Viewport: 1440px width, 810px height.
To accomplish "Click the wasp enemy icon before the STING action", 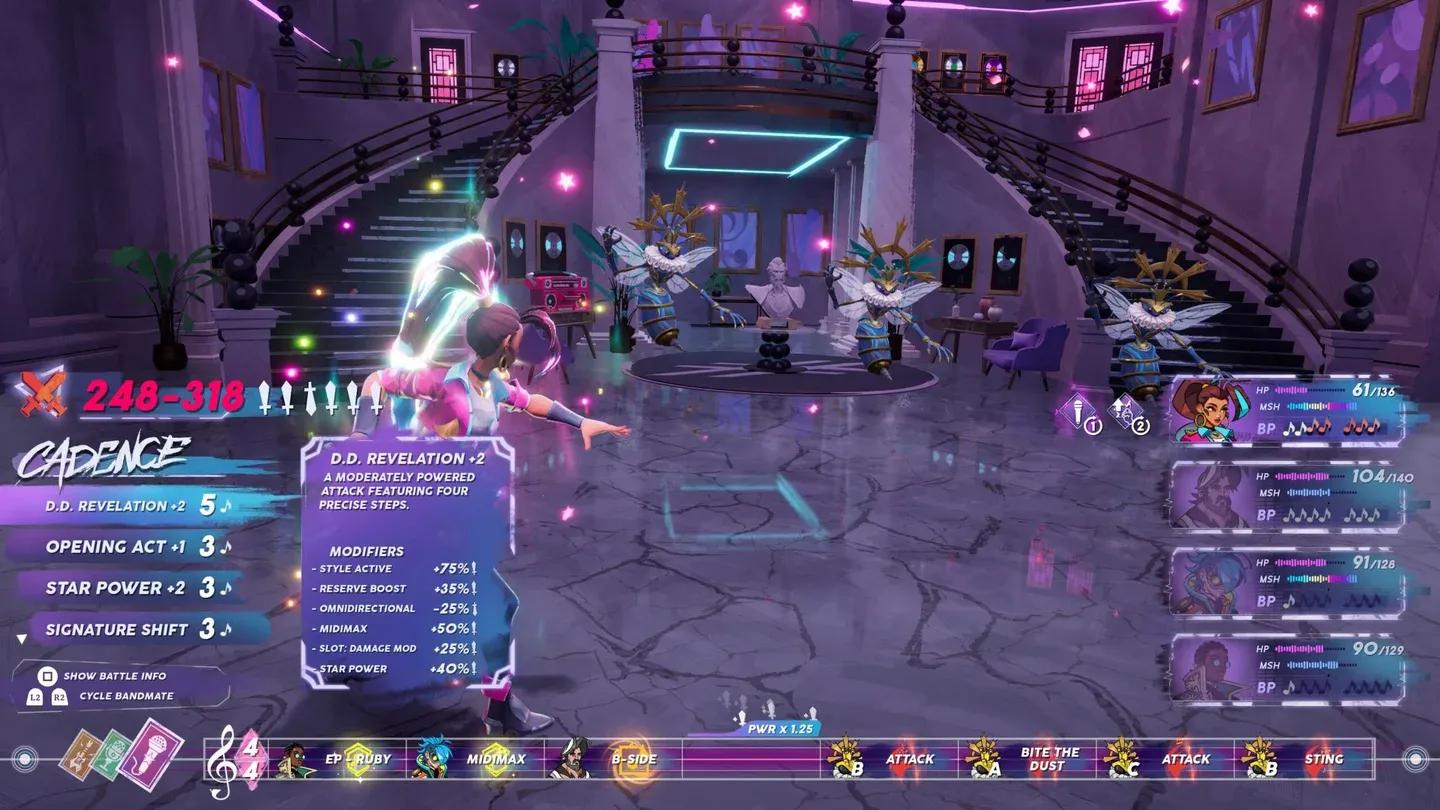I will pyautogui.click(x=1257, y=759).
